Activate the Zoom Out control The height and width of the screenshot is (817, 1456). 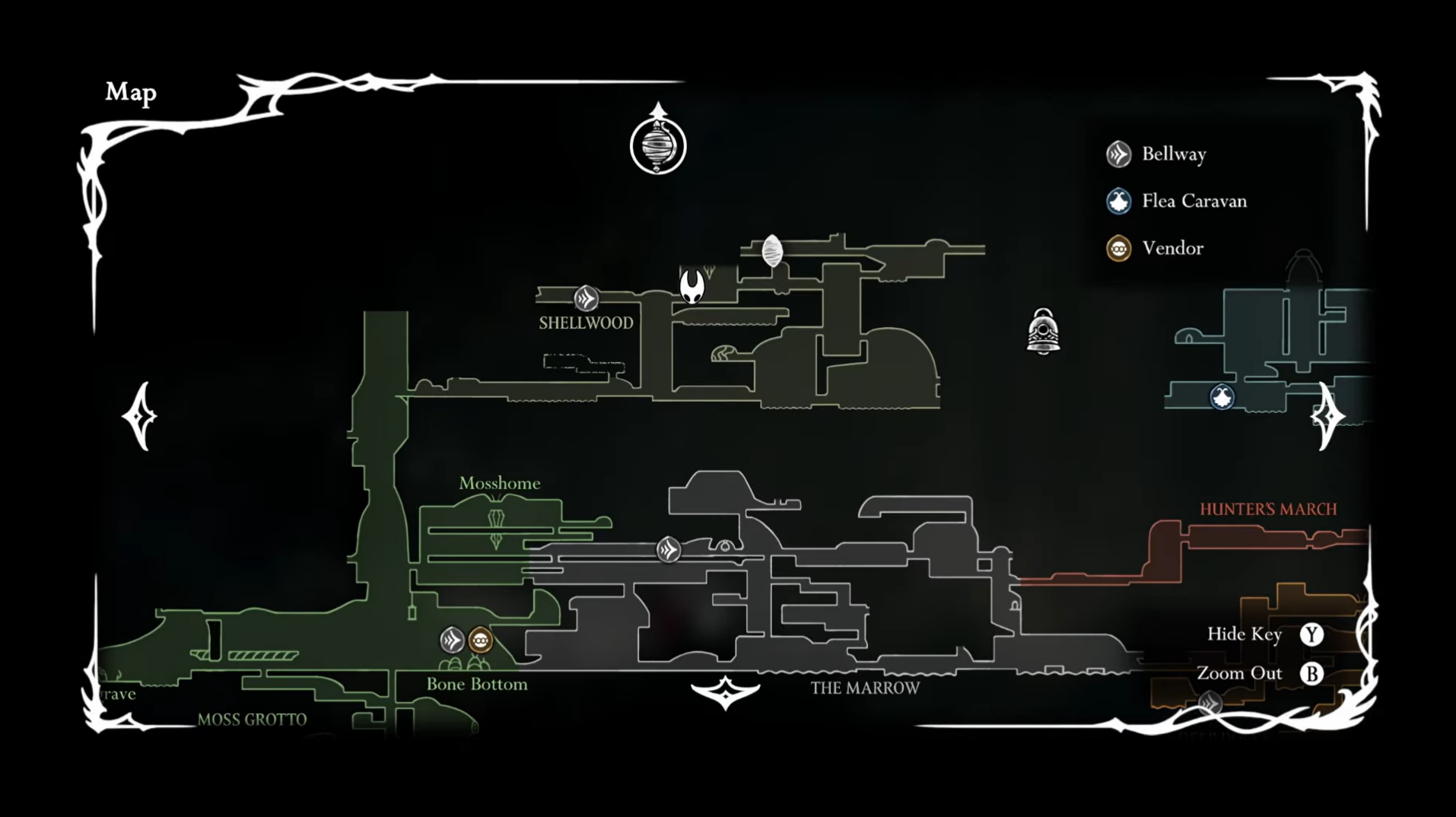(1311, 673)
